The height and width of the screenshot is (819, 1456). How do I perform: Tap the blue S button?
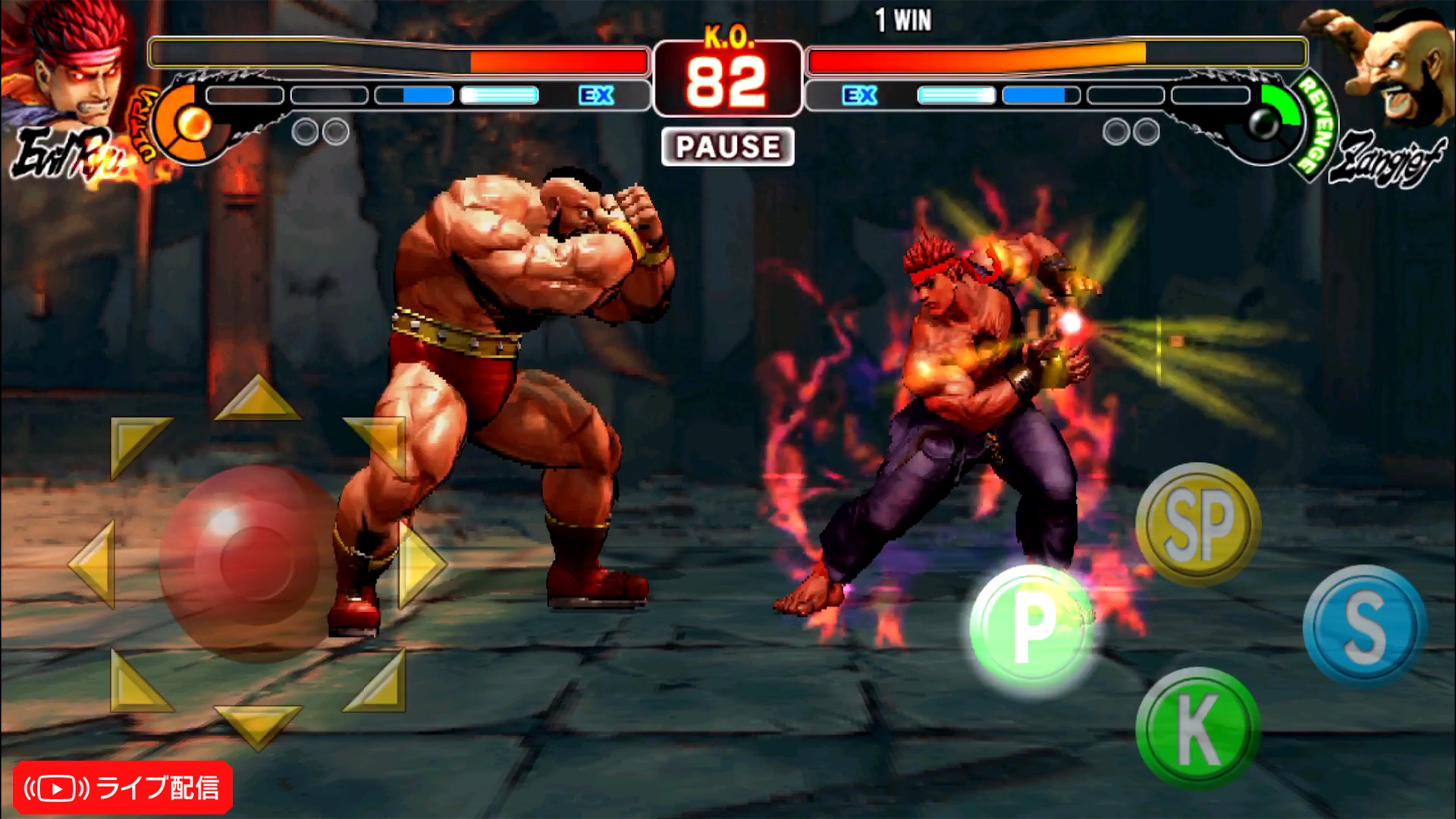pos(1364,626)
